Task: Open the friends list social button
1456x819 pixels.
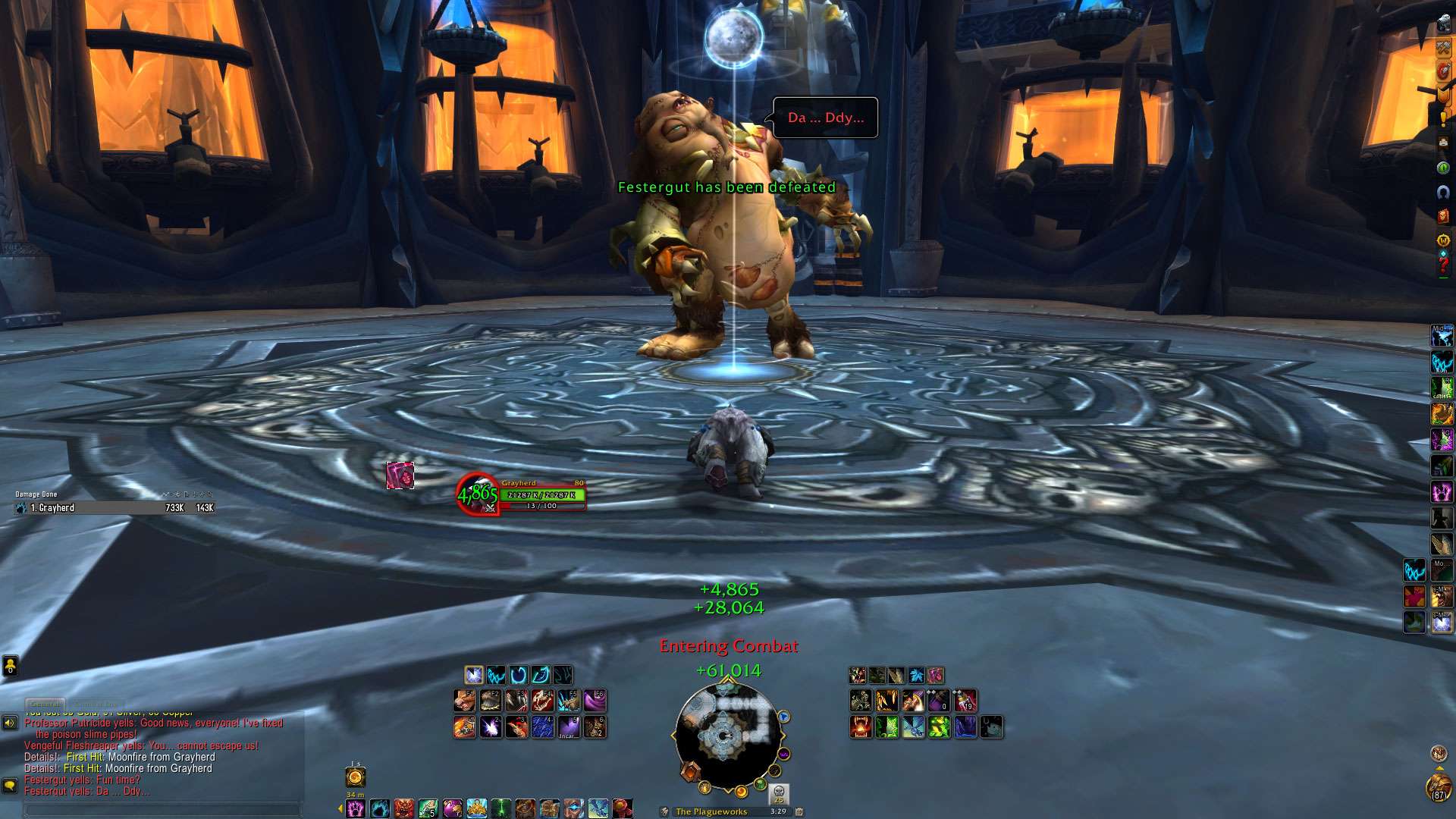Action: pos(10,666)
